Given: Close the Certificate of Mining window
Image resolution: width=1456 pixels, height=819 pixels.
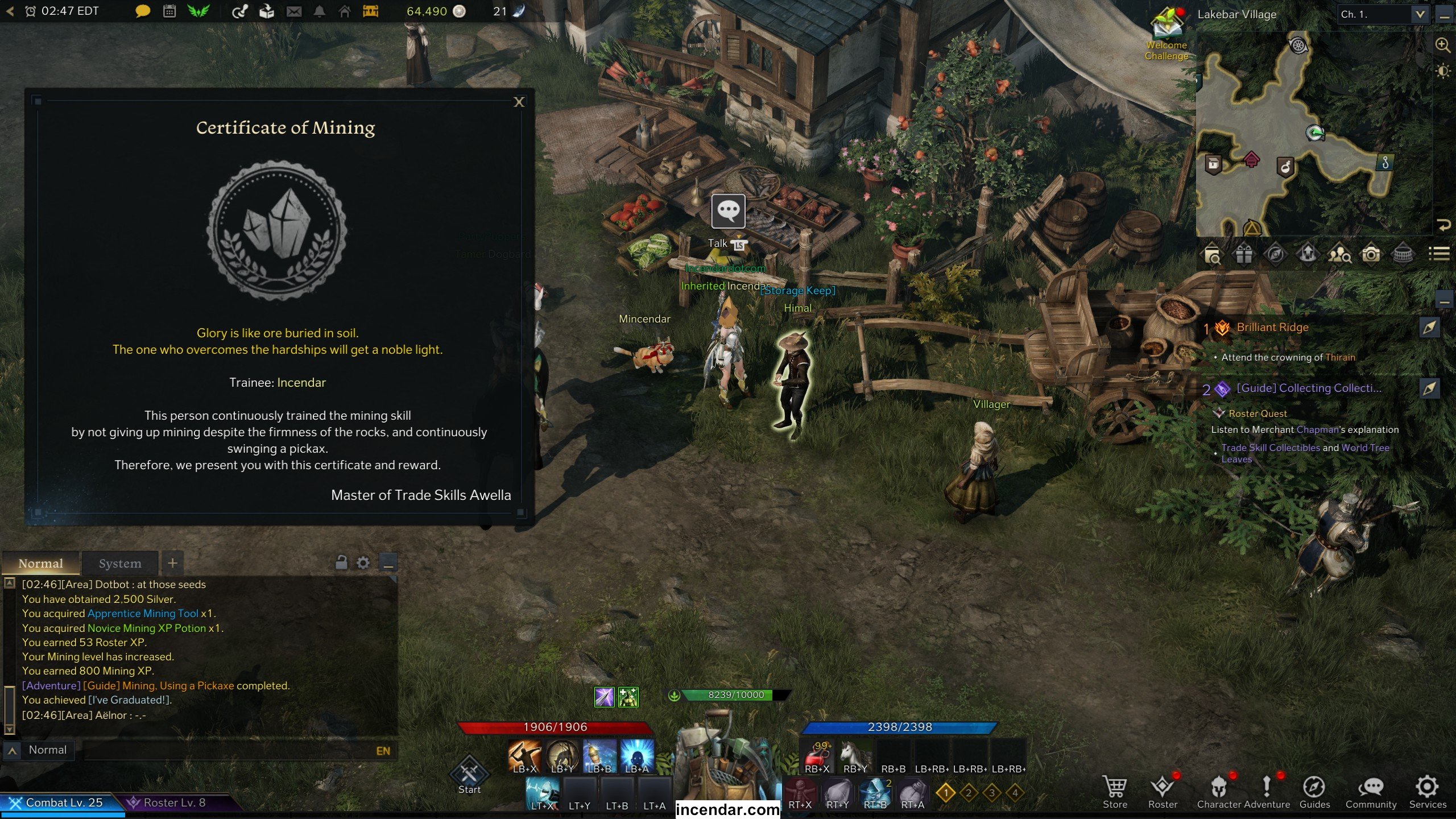Looking at the screenshot, I should (519, 102).
